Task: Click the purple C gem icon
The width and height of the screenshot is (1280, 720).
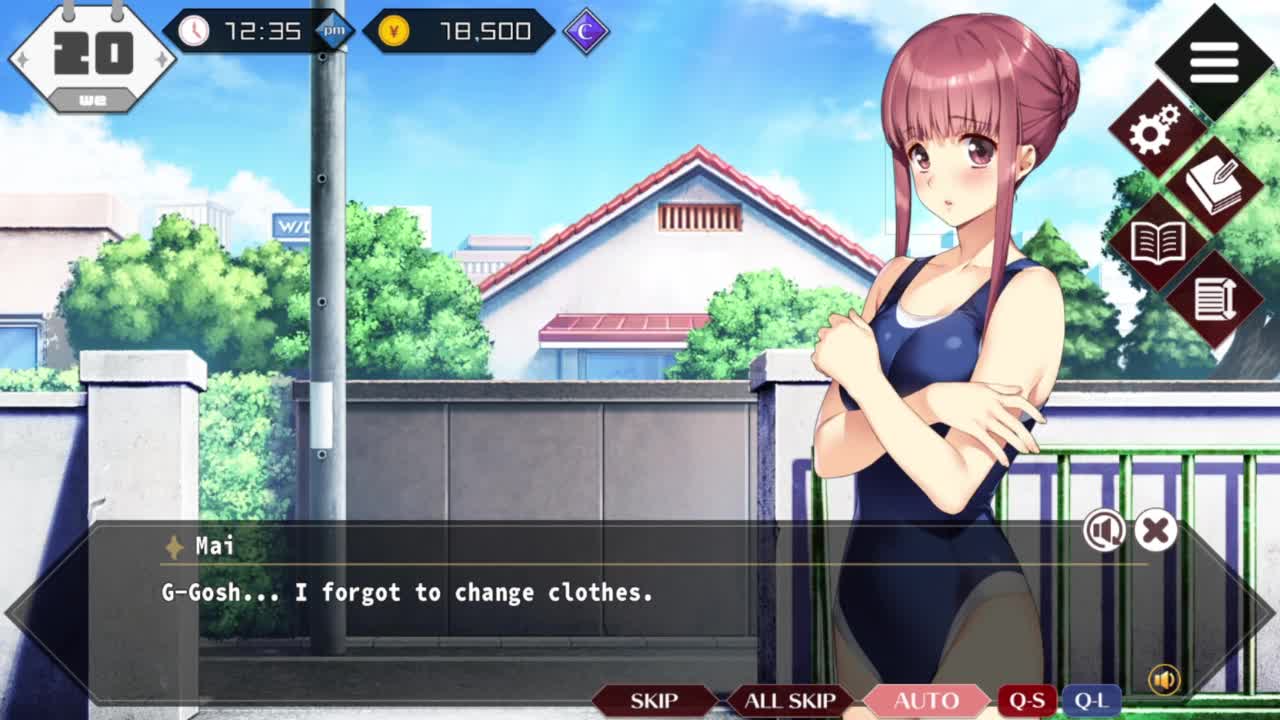Action: click(586, 31)
